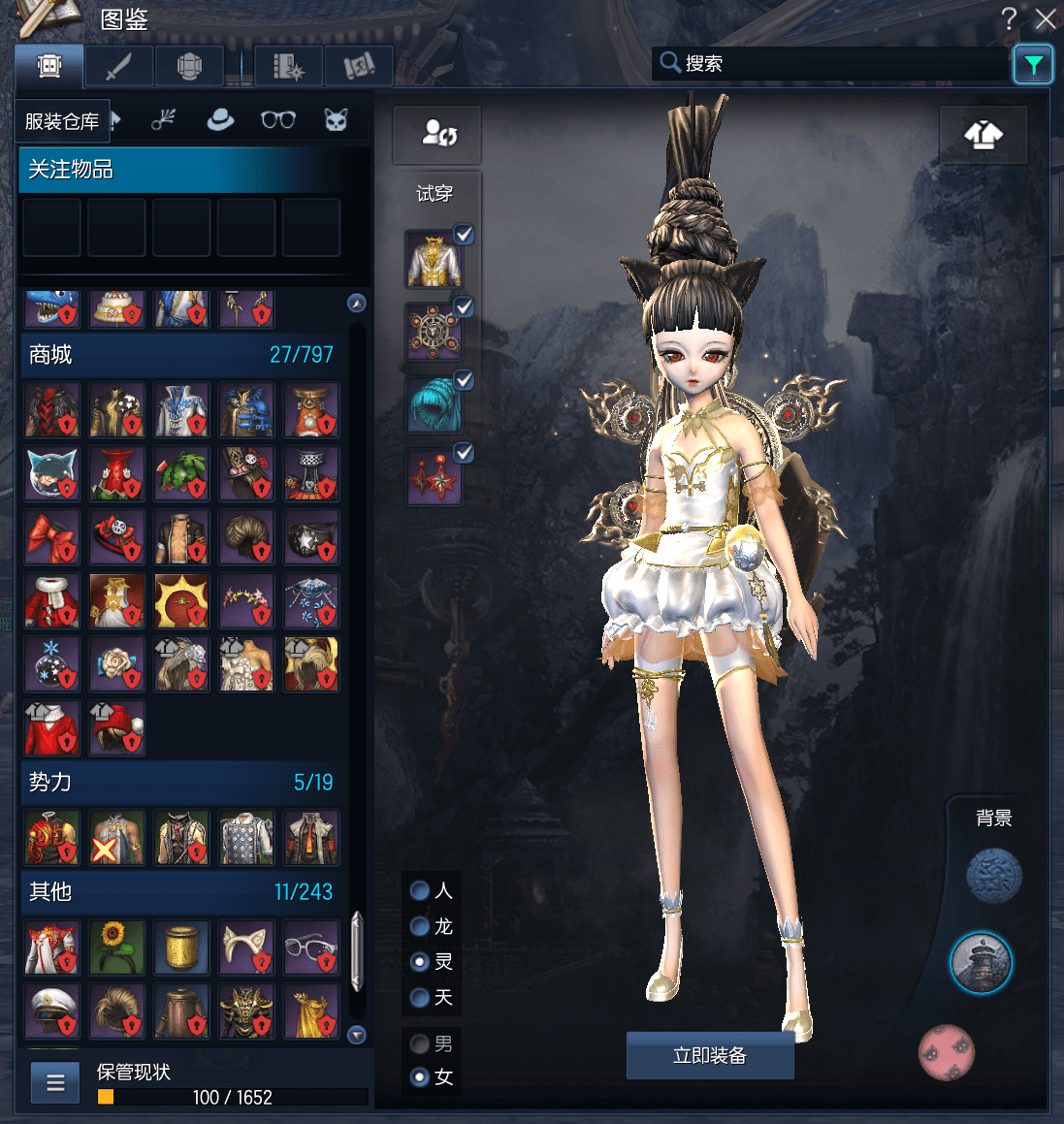Select the sunflower item icon

pos(116,947)
